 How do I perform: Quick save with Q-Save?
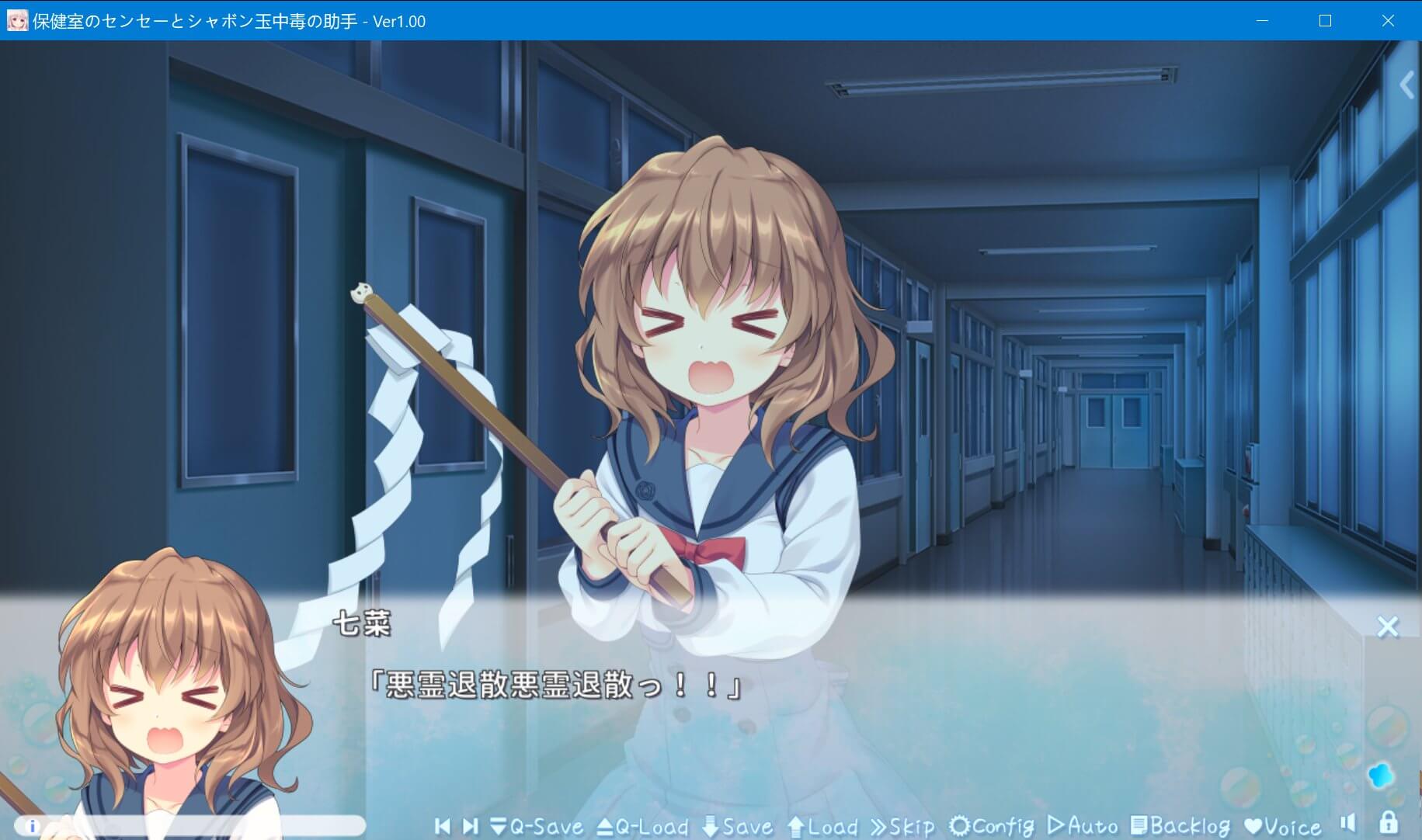537,826
